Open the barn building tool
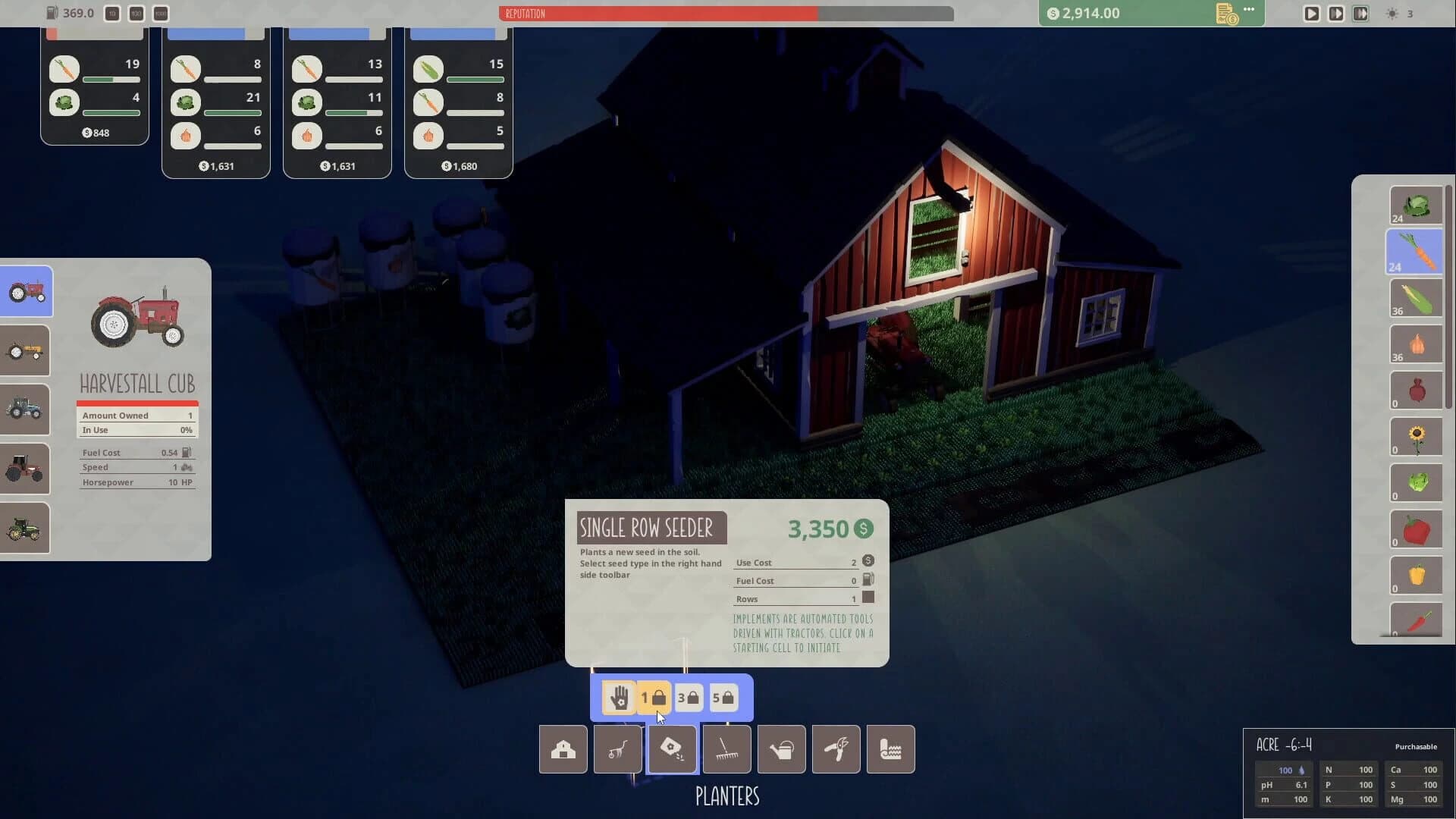This screenshot has height=819, width=1456. (x=563, y=749)
